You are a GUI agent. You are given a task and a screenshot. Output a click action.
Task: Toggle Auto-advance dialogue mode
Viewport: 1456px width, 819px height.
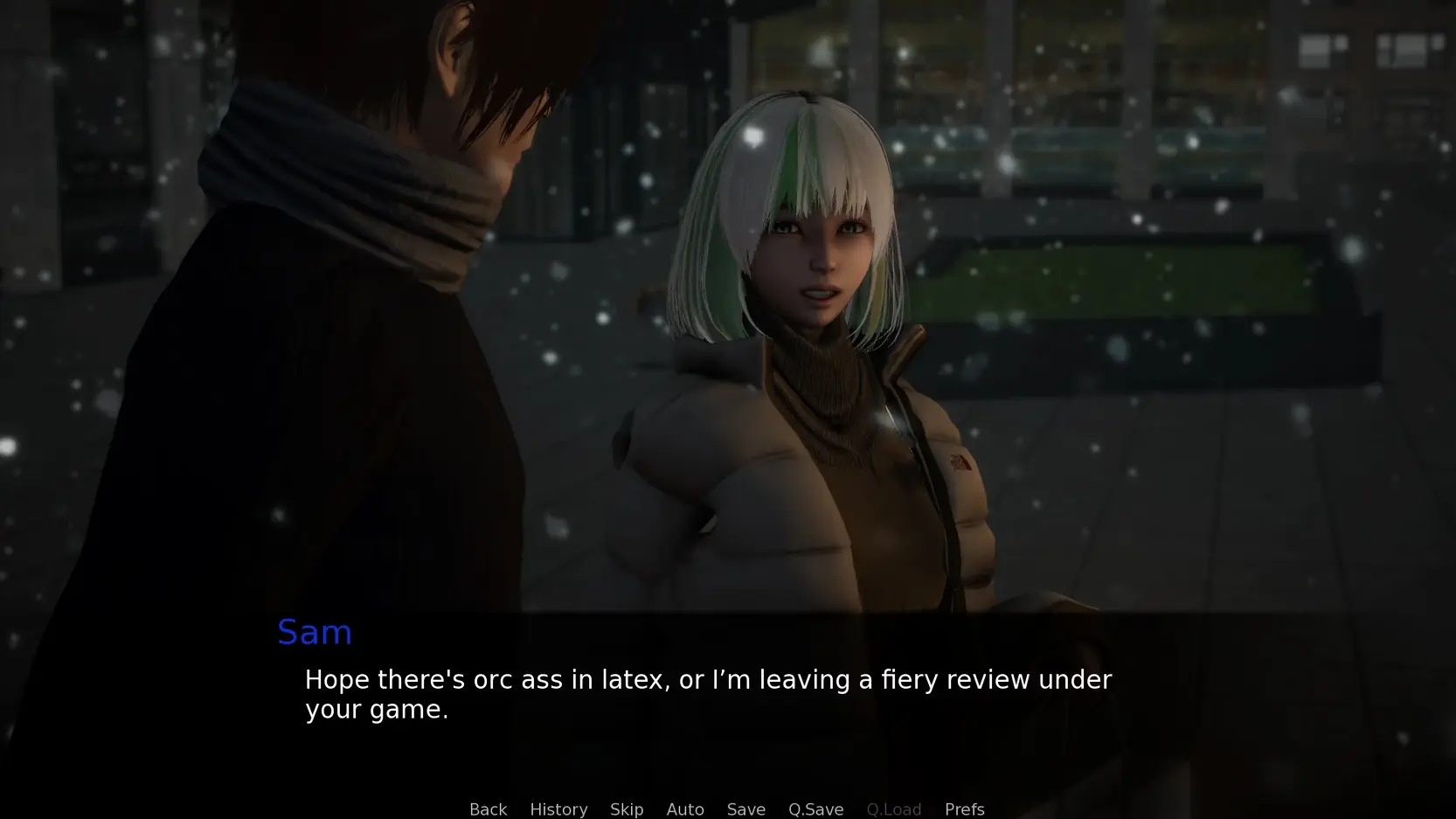685,809
